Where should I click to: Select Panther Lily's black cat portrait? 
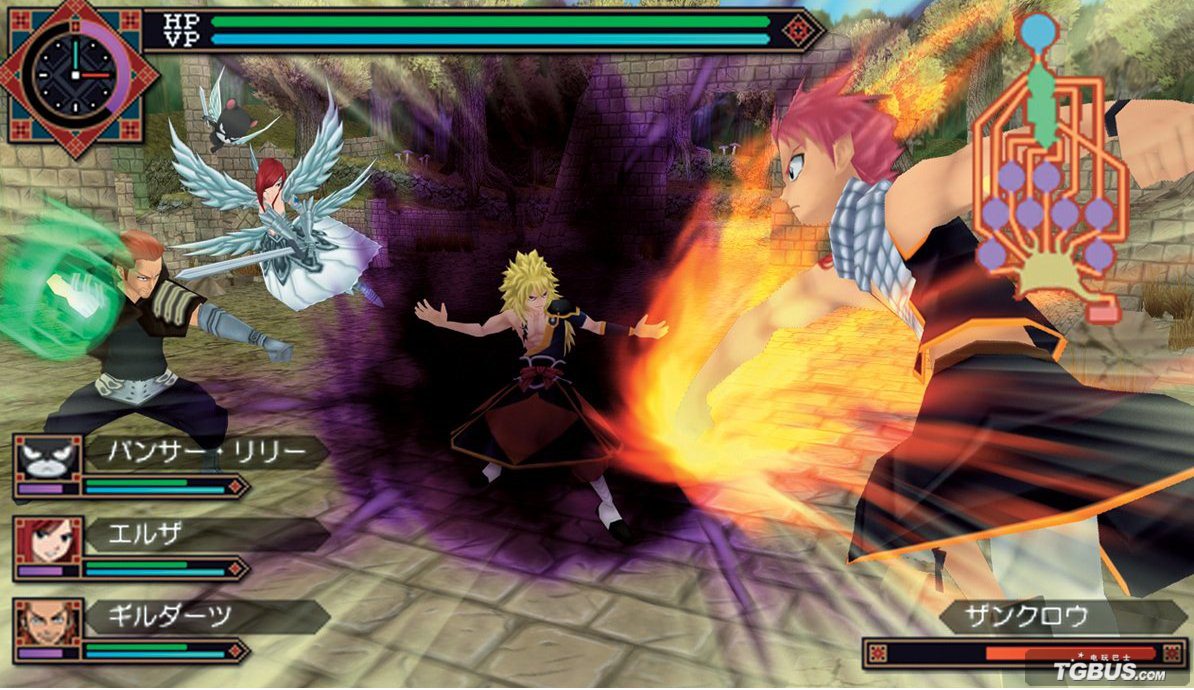click(47, 458)
